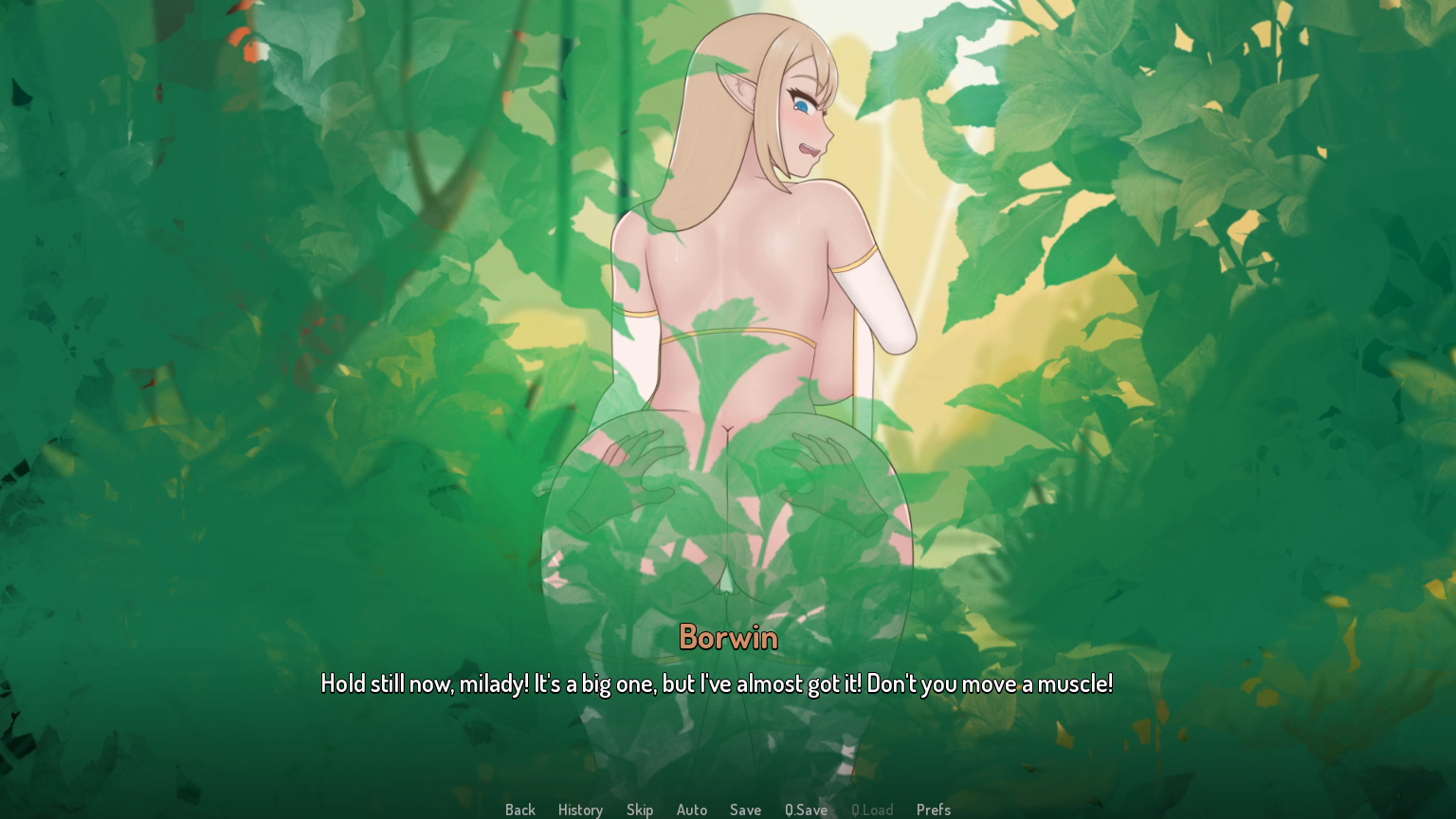The width and height of the screenshot is (1456, 819).
Task: Select Prefs at the bottom right
Action: 934,810
